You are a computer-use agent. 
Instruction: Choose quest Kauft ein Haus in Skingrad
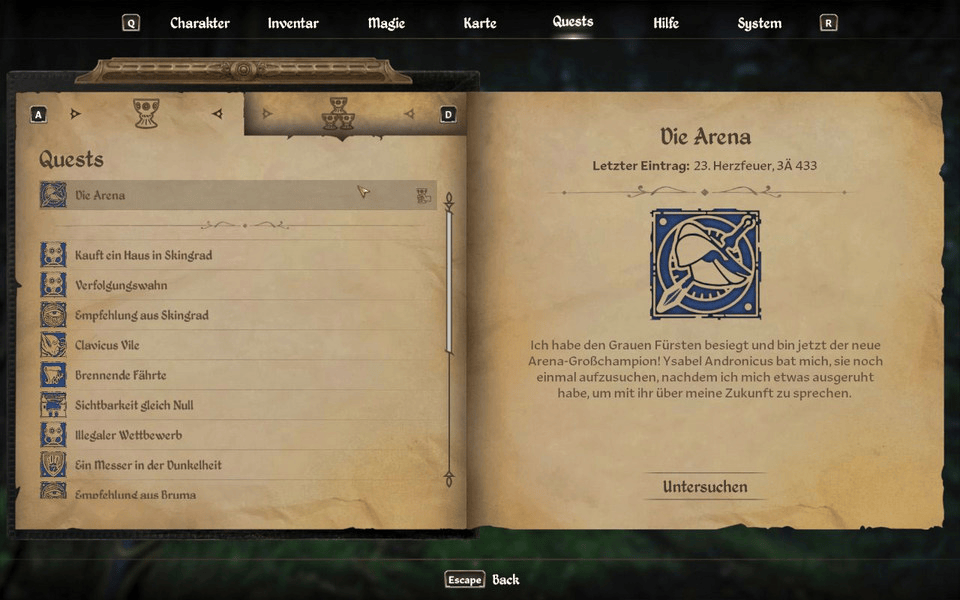click(x=237, y=255)
